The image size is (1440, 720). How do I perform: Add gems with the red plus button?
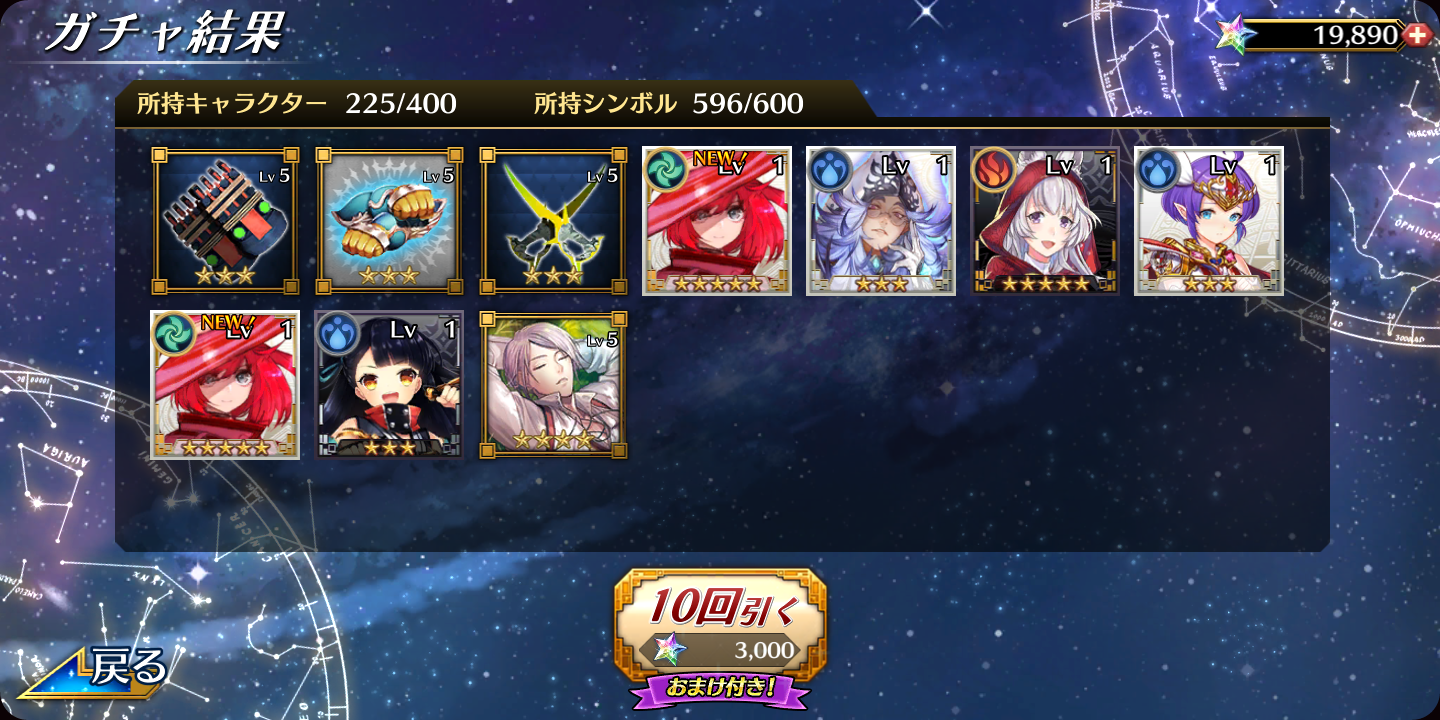tap(1416, 36)
